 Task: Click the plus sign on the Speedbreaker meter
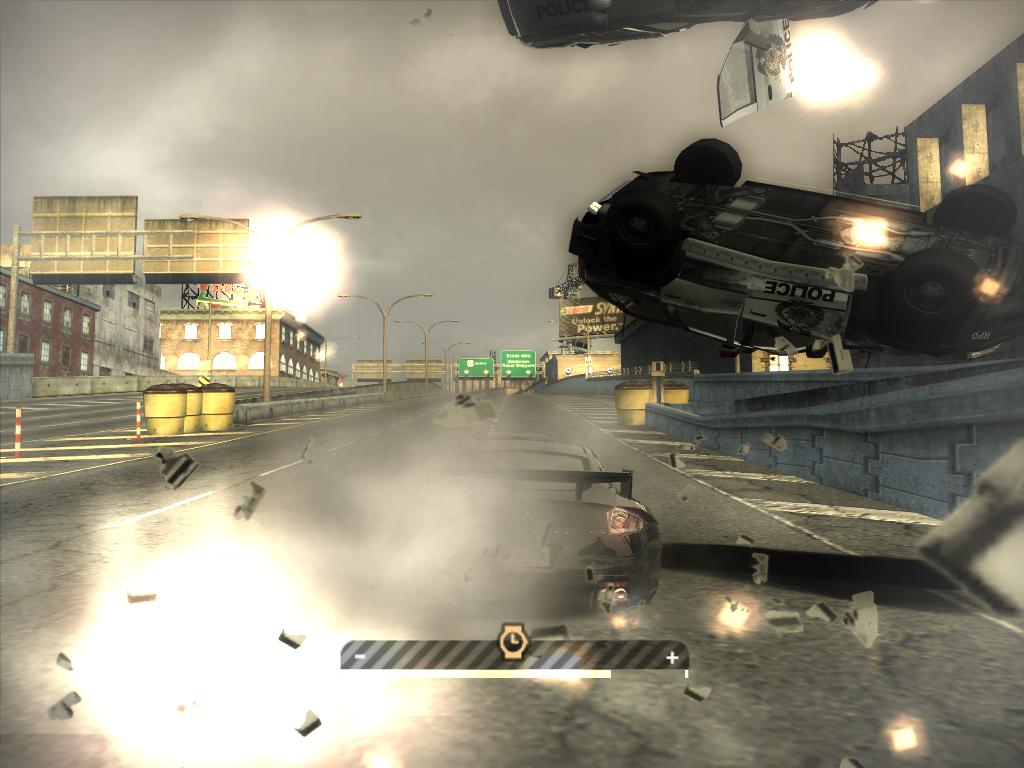tap(672, 657)
